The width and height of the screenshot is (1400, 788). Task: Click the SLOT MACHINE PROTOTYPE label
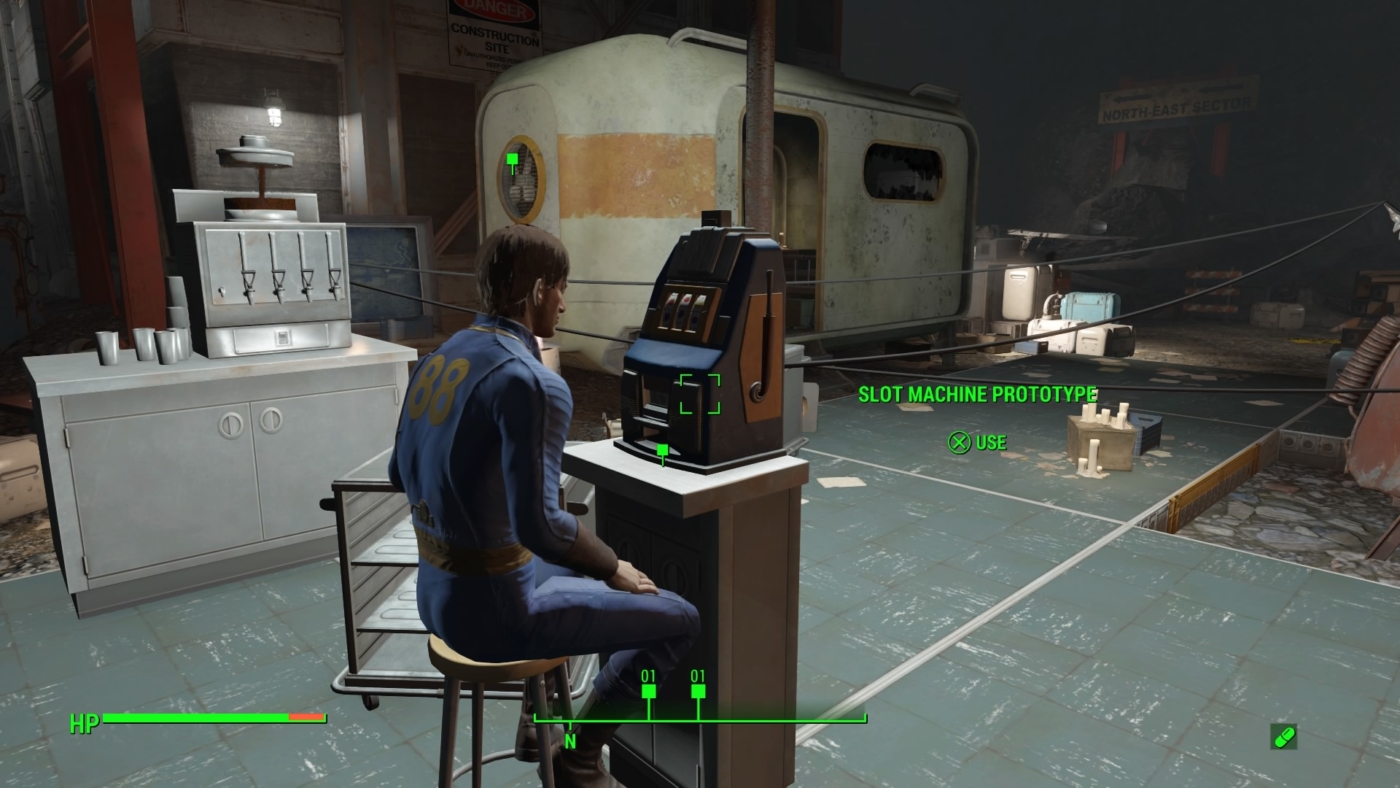[977, 394]
